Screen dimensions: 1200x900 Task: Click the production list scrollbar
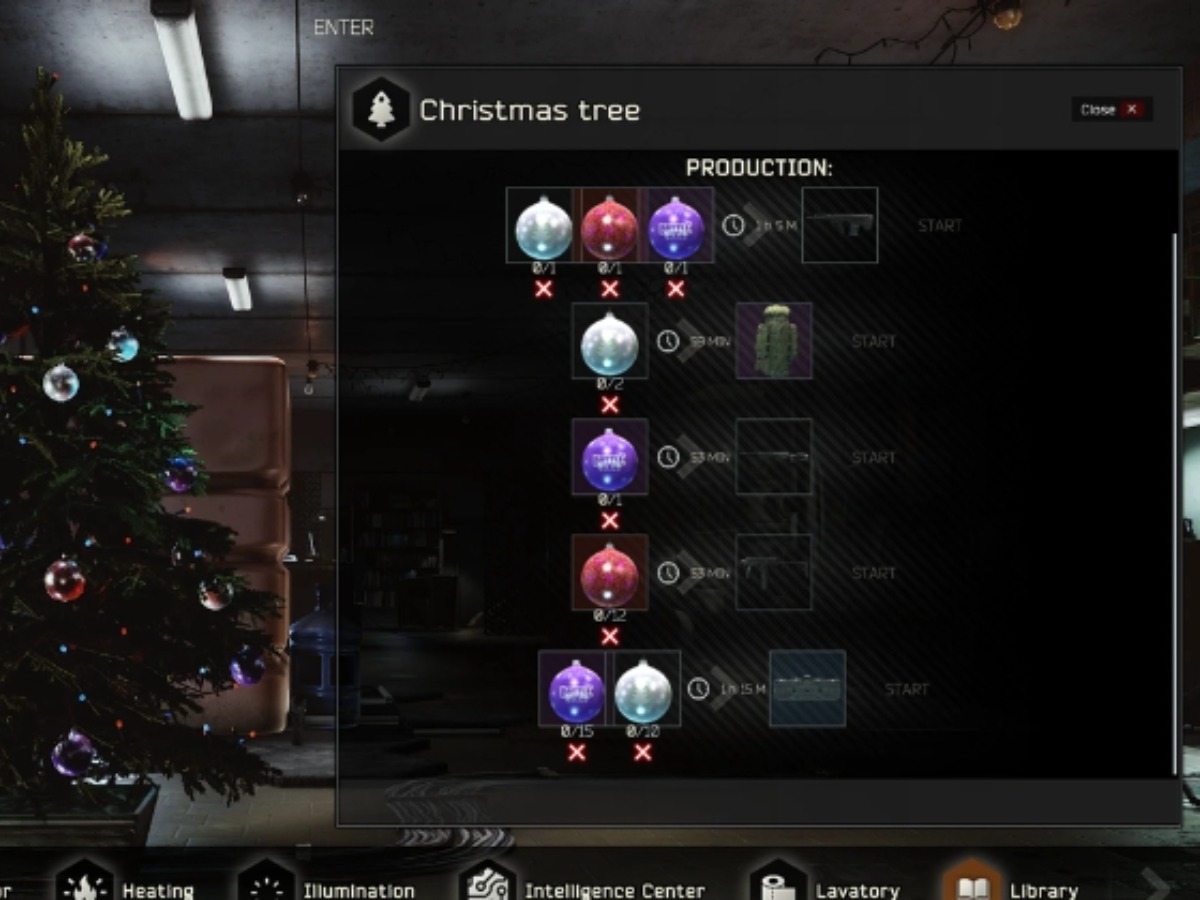pos(1175,500)
